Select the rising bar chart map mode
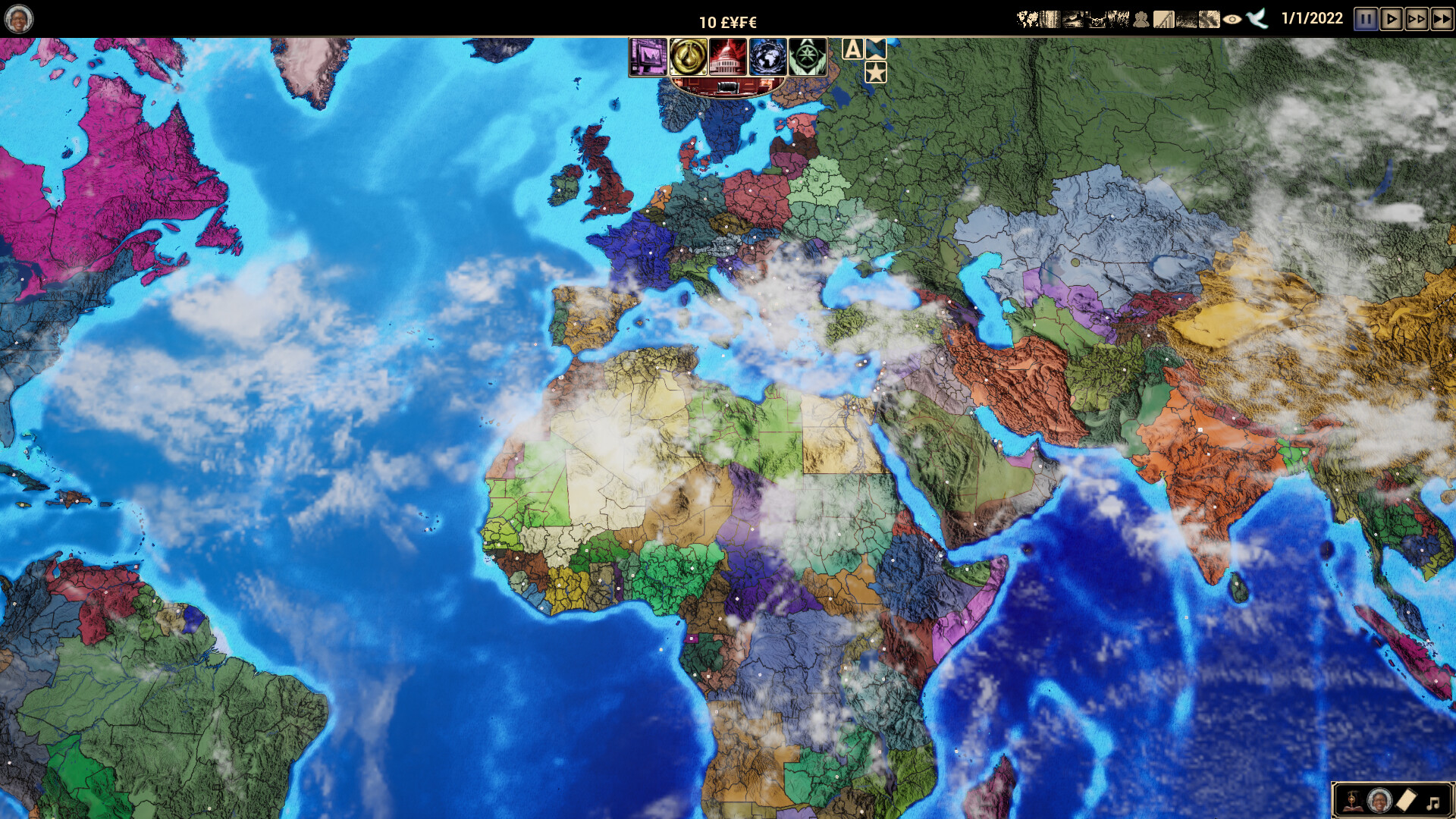 (x=1163, y=20)
